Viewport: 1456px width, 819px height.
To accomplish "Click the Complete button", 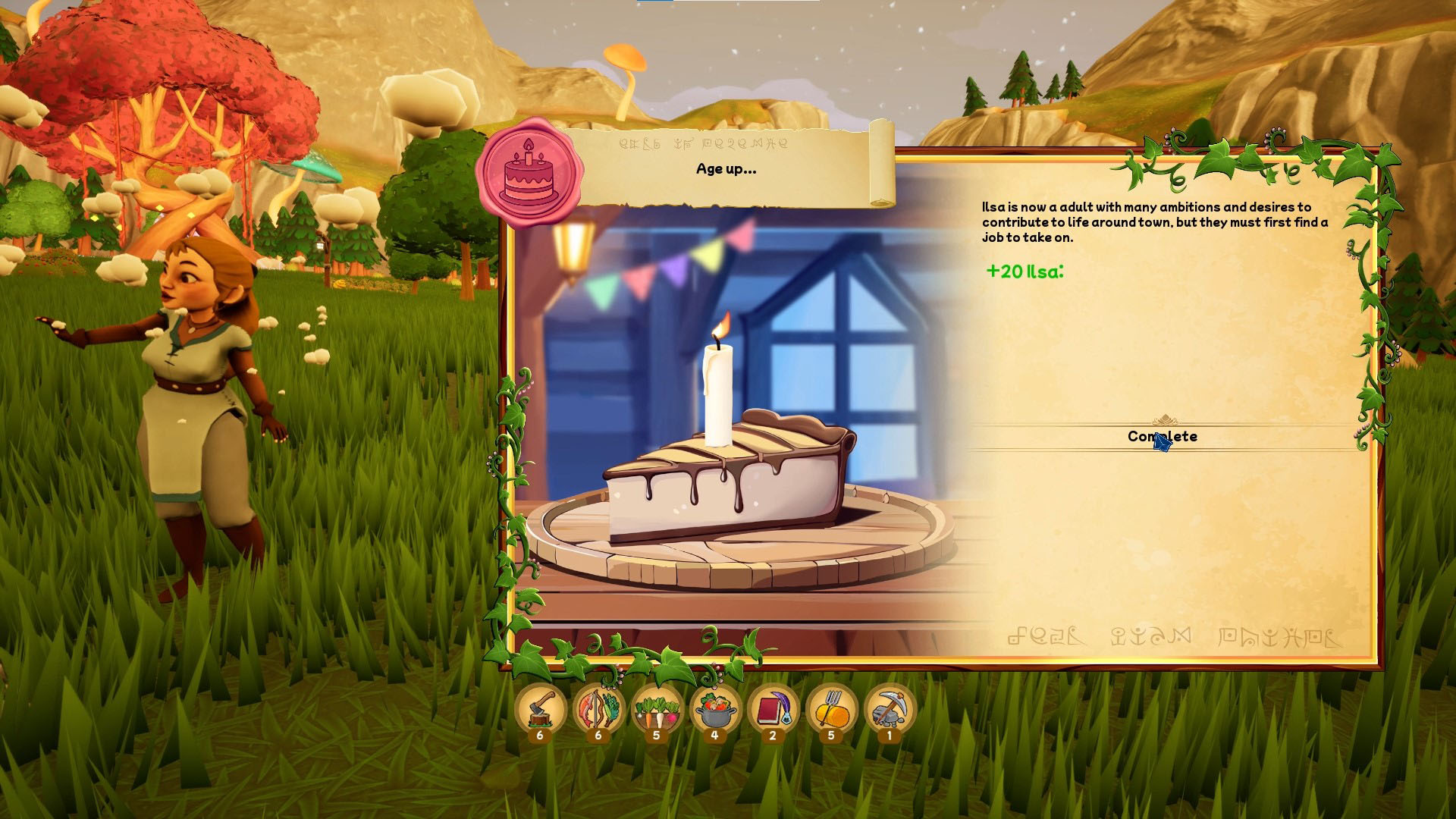I will [1162, 437].
